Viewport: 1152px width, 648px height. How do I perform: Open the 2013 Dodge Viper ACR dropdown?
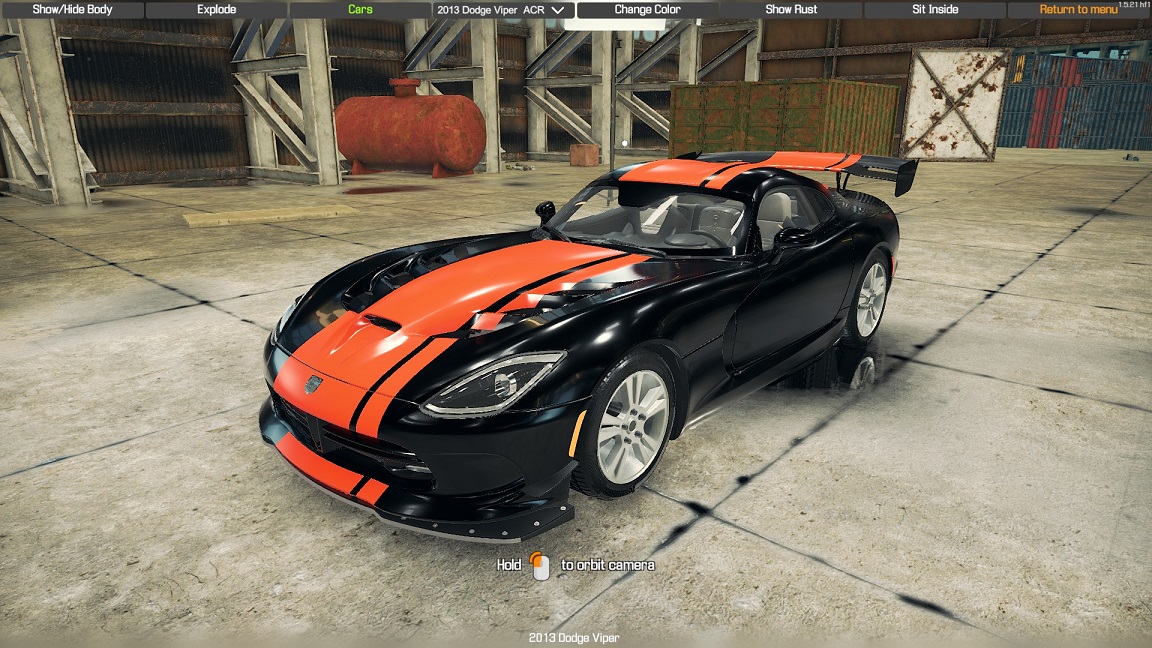click(501, 10)
